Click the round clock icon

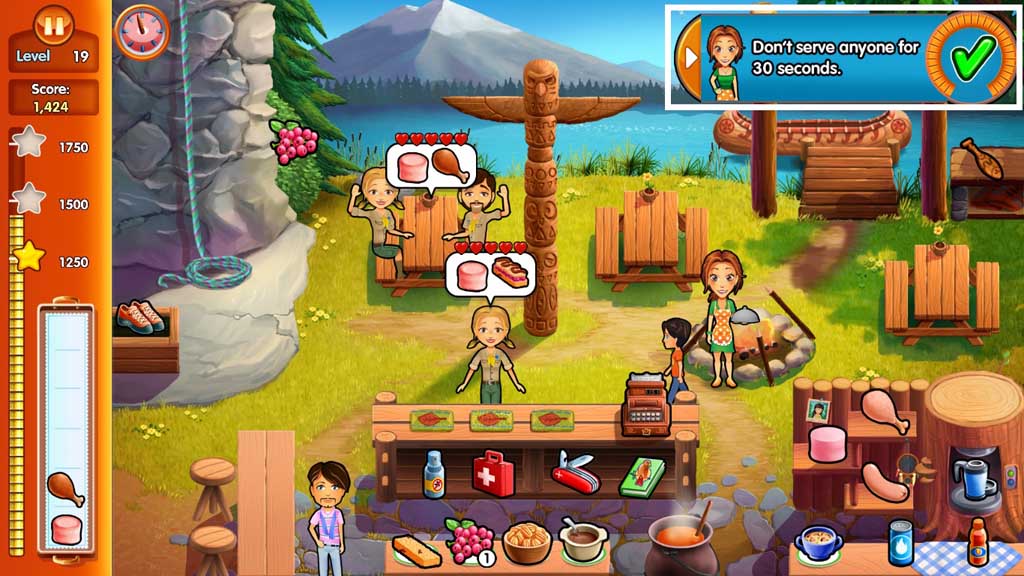141,32
